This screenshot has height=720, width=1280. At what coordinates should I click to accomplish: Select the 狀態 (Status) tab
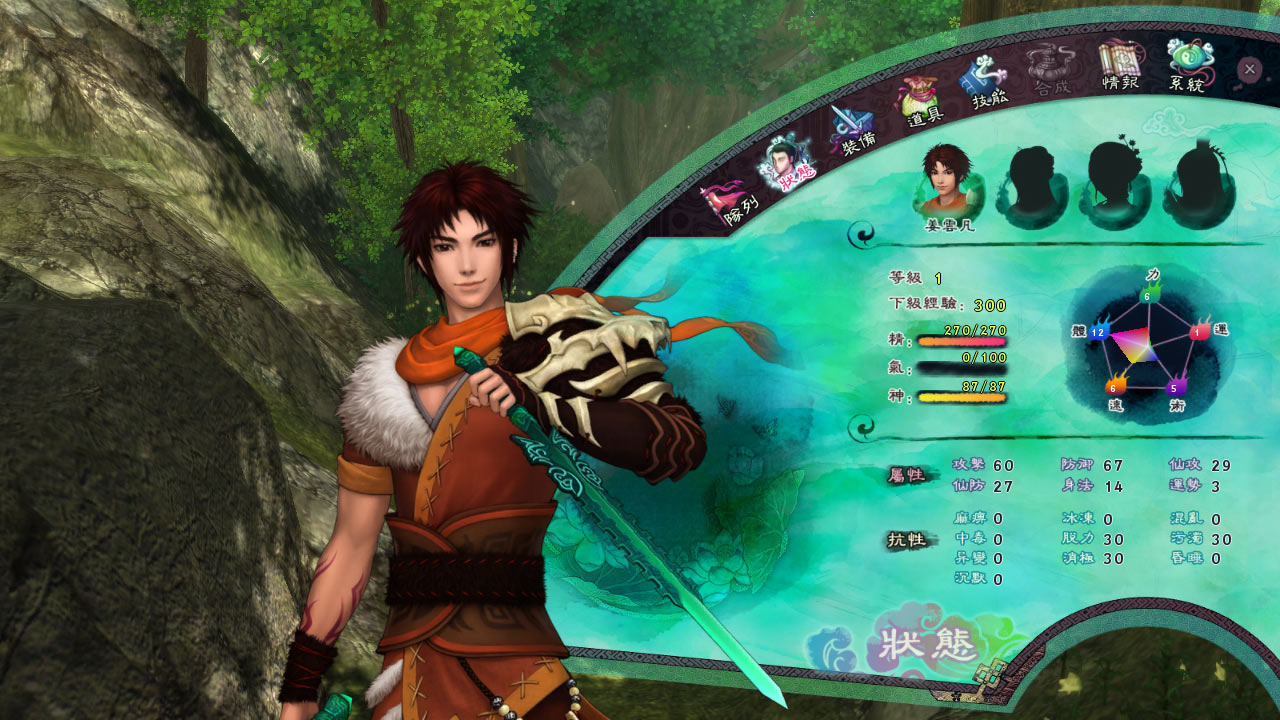(x=787, y=162)
